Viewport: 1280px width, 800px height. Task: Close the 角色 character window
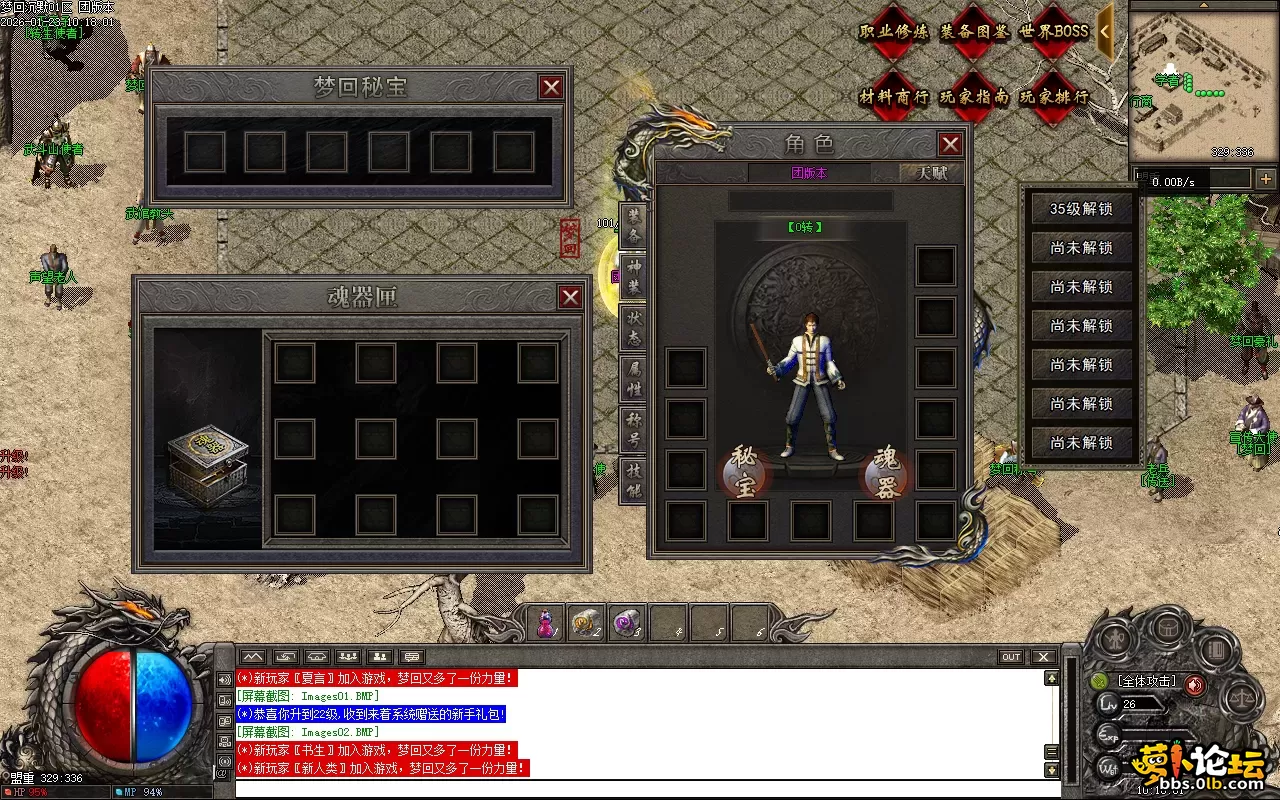click(x=950, y=144)
